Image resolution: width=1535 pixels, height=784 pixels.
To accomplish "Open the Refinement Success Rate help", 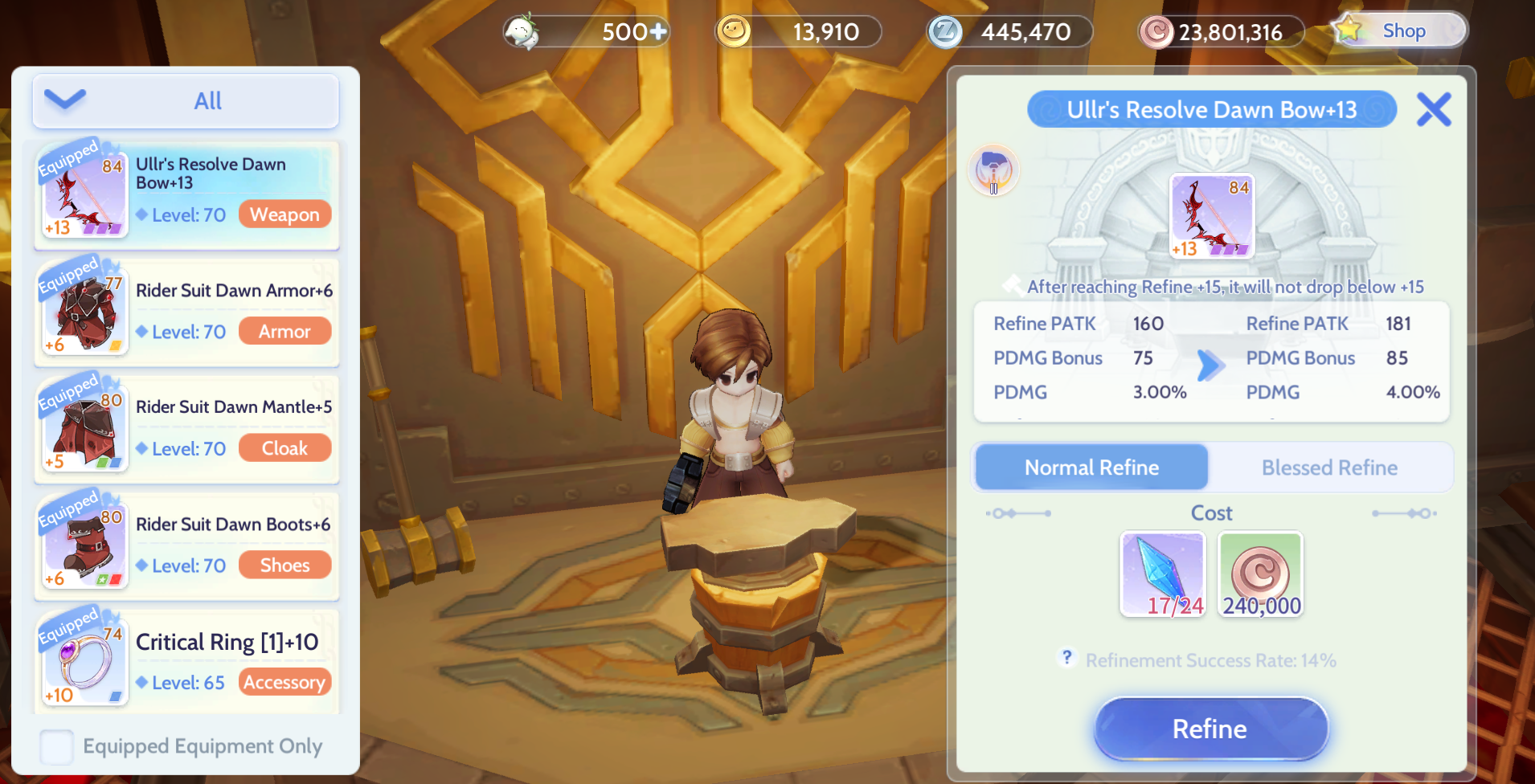I will pyautogui.click(x=1067, y=657).
